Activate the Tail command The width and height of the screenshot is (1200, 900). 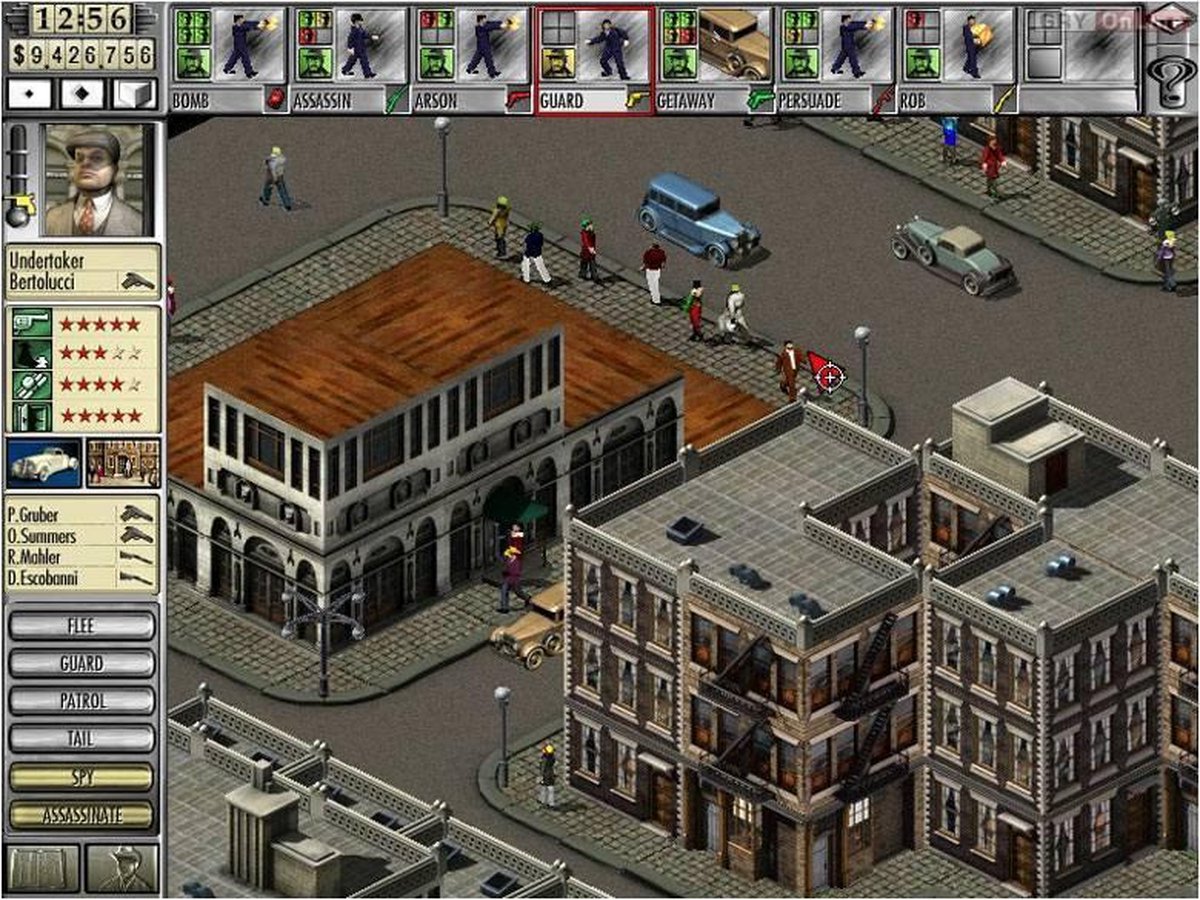82,739
